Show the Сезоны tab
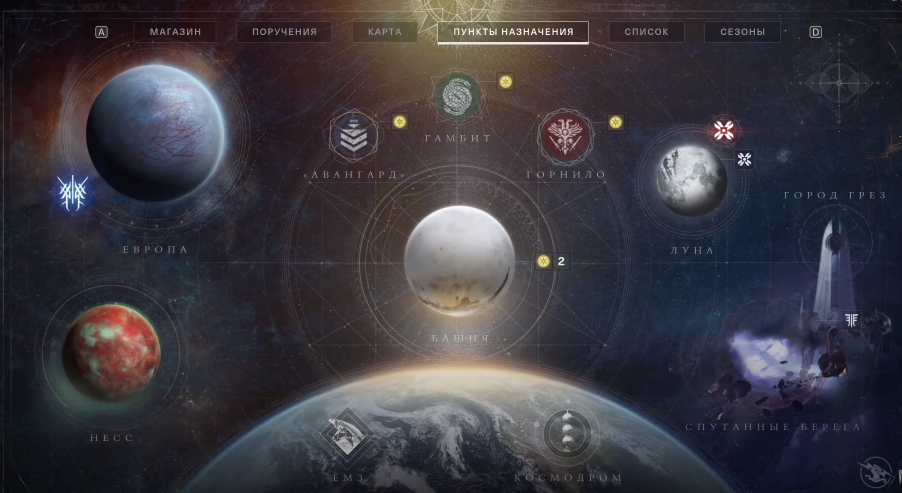 click(x=742, y=32)
